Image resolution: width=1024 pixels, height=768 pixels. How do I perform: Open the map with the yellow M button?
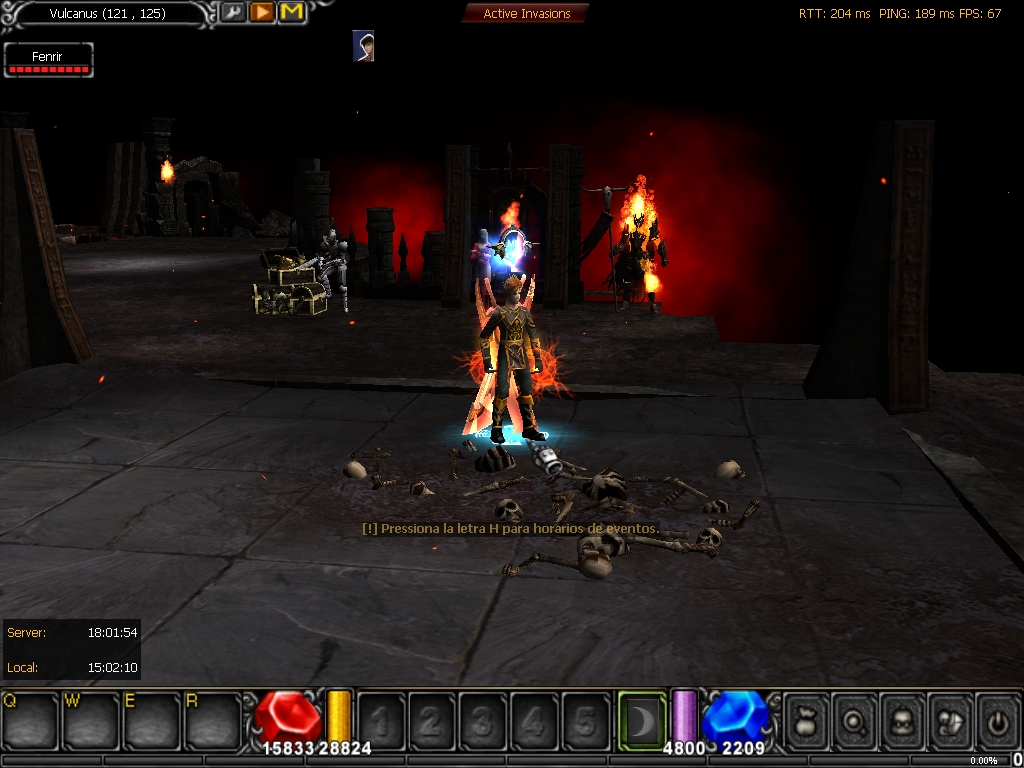click(291, 13)
